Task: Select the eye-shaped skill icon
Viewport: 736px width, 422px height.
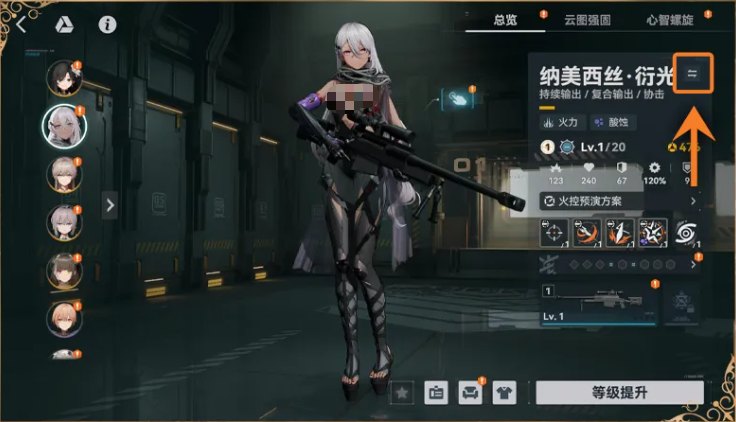Action: (687, 233)
